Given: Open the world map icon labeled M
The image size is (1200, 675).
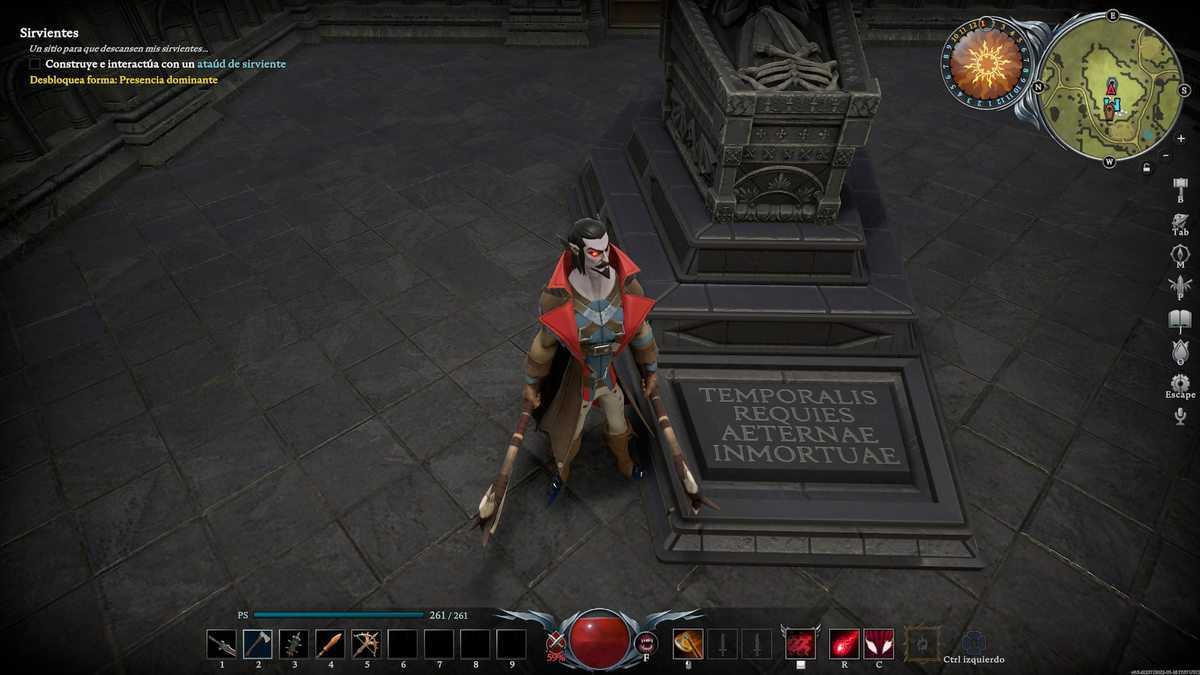Looking at the screenshot, I should pos(1180,254).
